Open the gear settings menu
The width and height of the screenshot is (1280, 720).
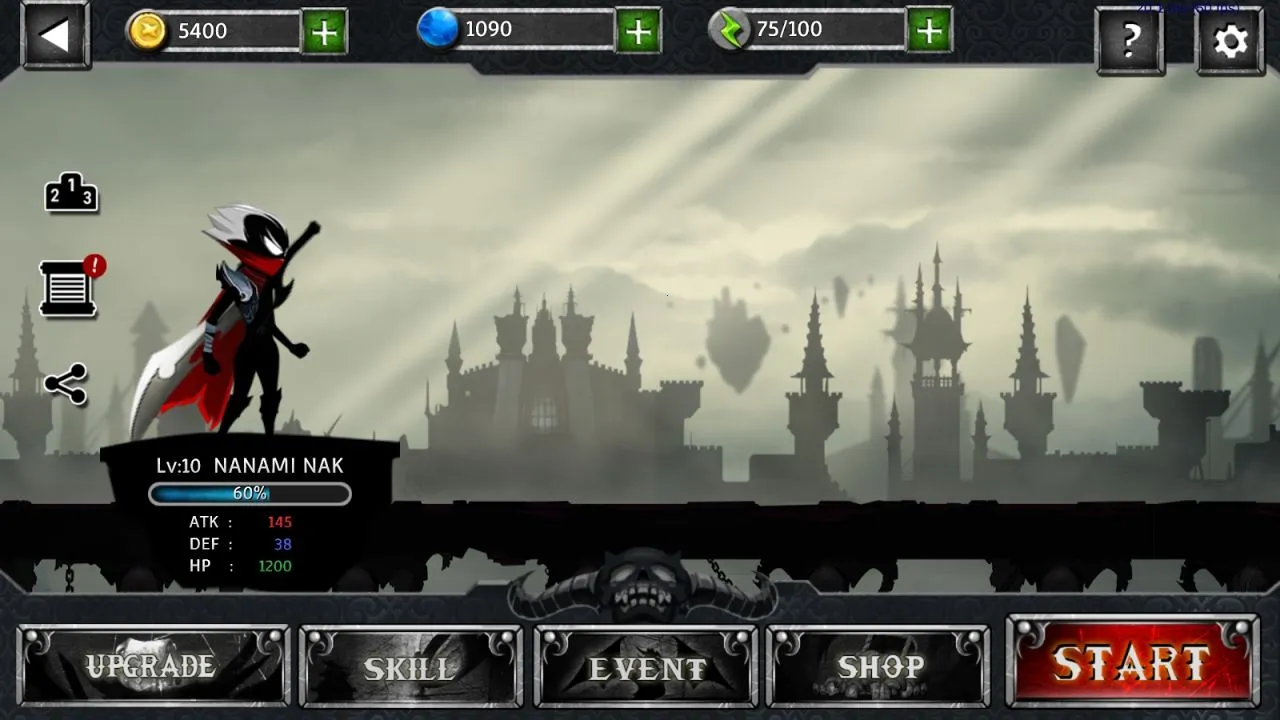(x=1229, y=41)
